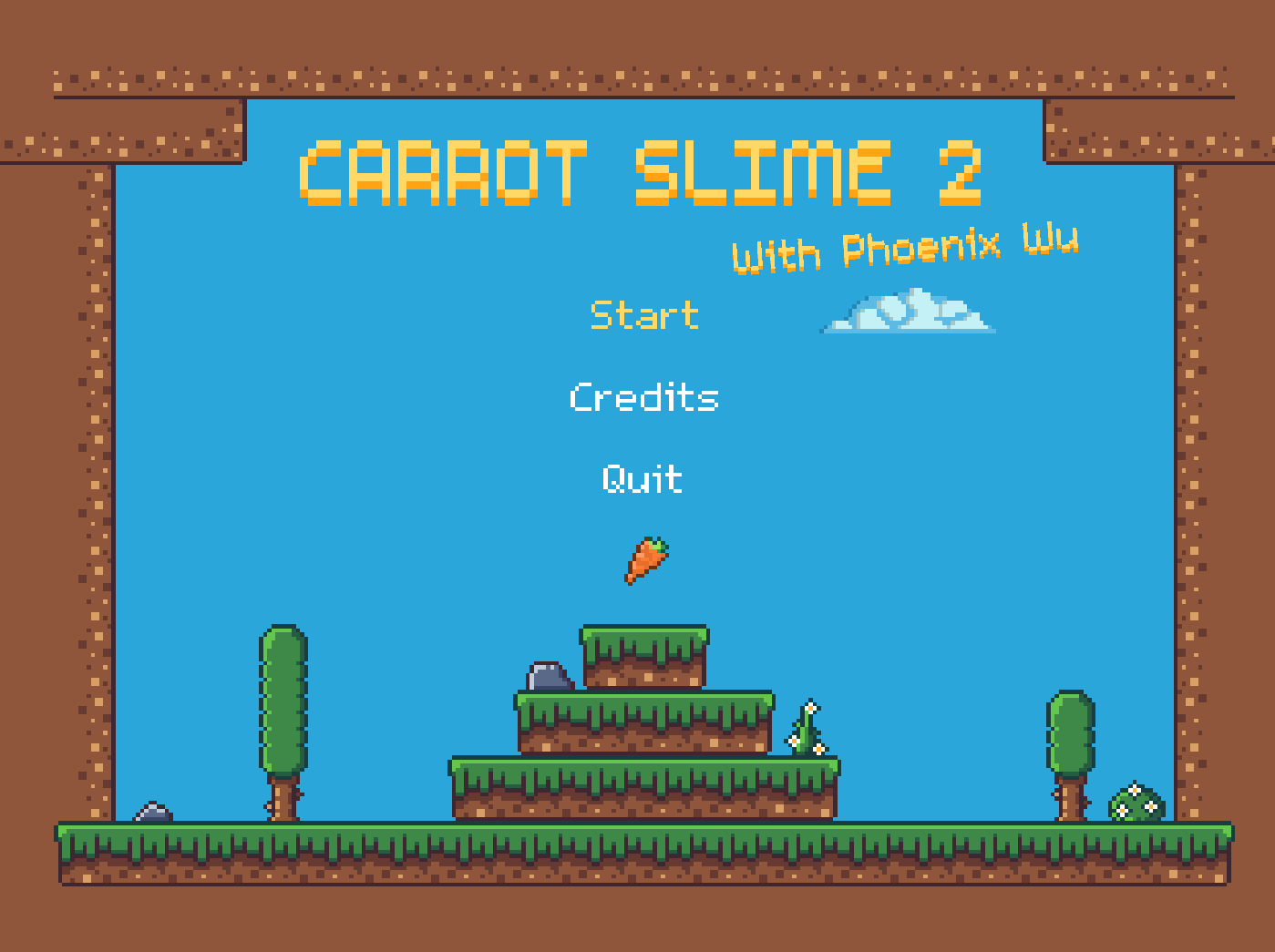1275x952 pixels.
Task: Click the With Phoenix Wu subtitle
Action: 907,248
